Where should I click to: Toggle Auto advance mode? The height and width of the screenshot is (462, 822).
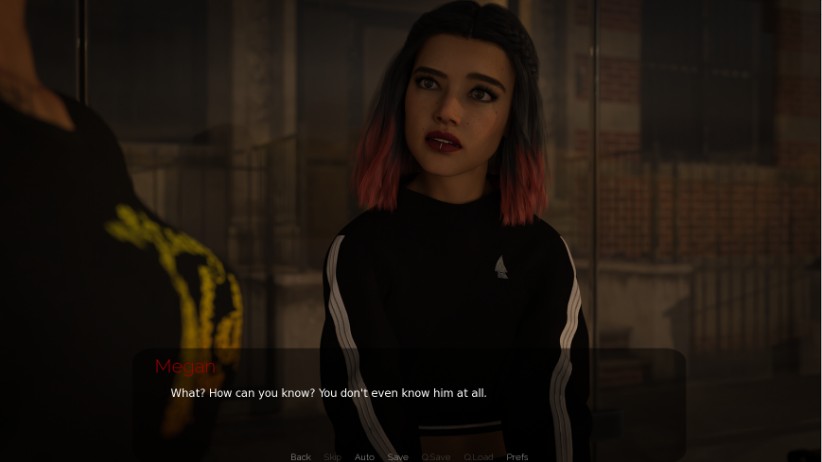pyautogui.click(x=364, y=457)
